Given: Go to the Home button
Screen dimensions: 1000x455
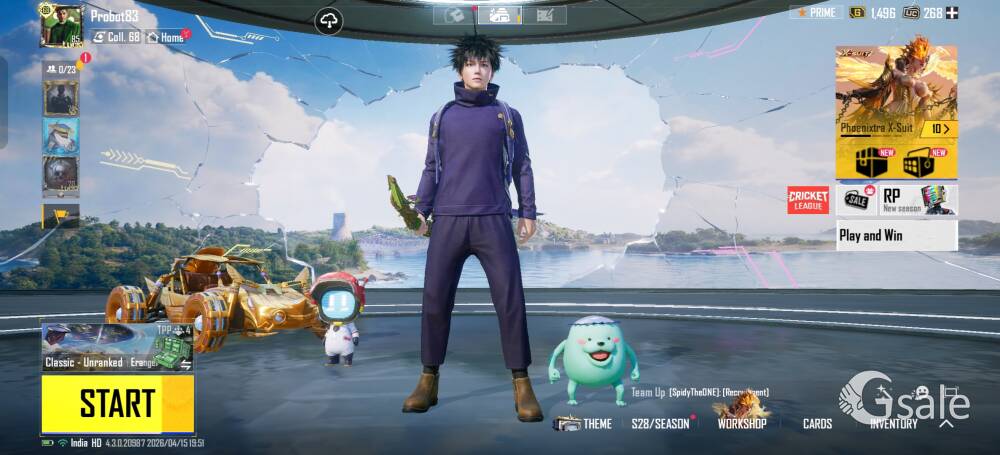Looking at the screenshot, I should click(167, 37).
